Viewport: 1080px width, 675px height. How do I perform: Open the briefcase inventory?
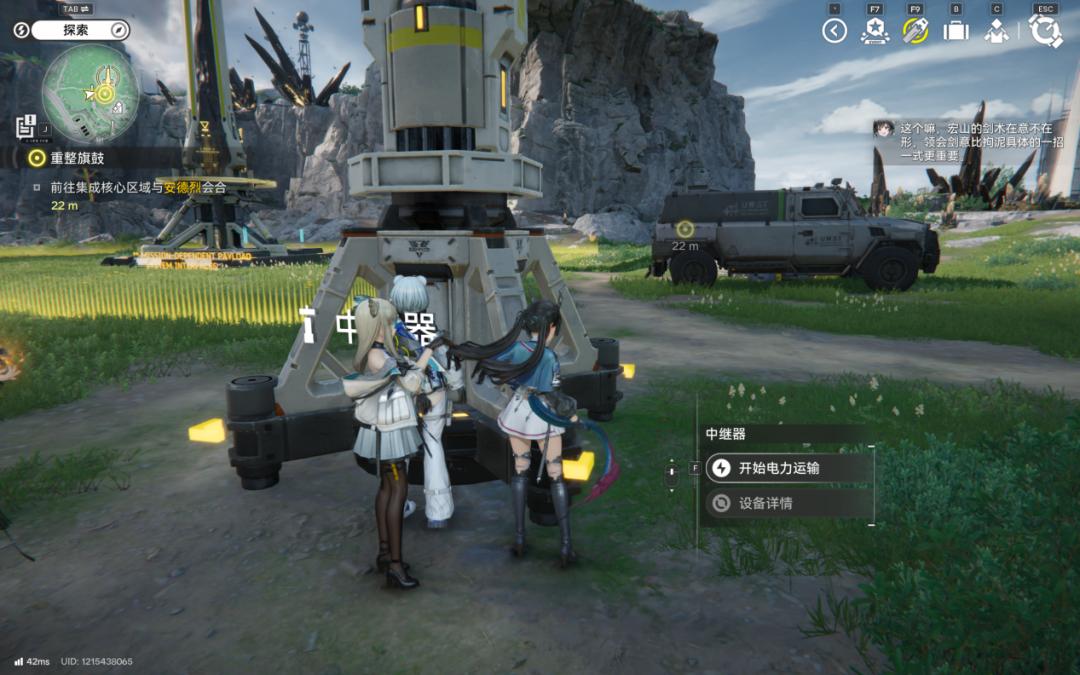[x=956, y=31]
